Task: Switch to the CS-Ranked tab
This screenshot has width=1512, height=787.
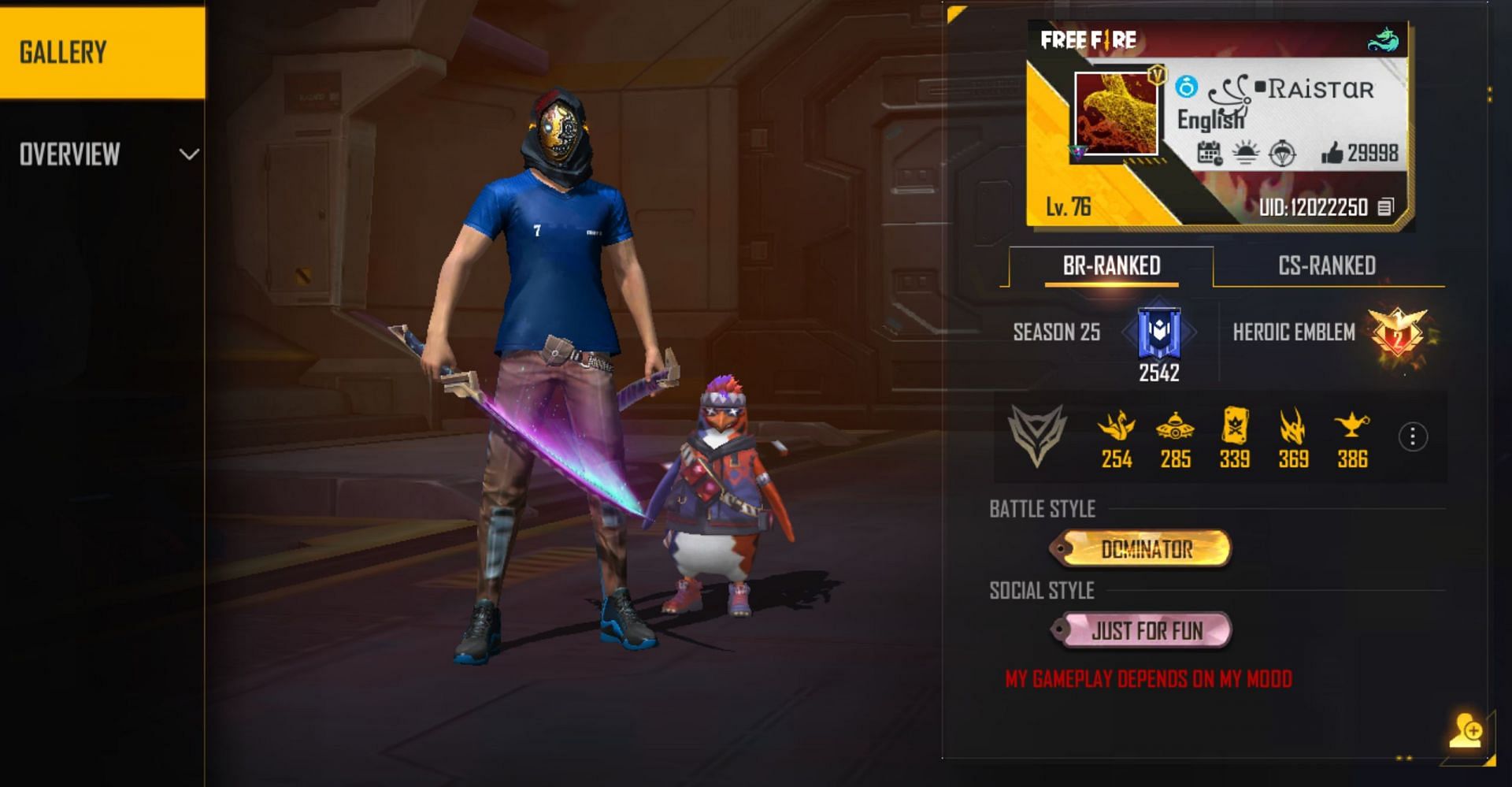Action: (x=1327, y=266)
